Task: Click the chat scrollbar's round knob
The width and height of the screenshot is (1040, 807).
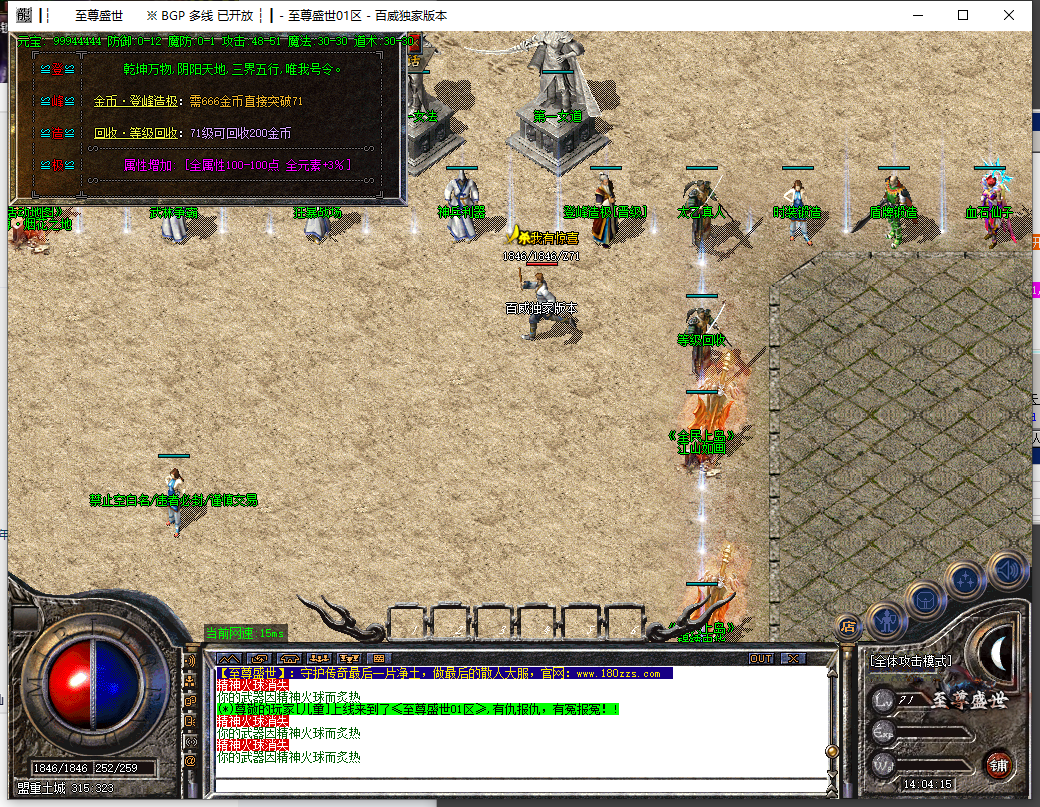Action: click(x=830, y=751)
